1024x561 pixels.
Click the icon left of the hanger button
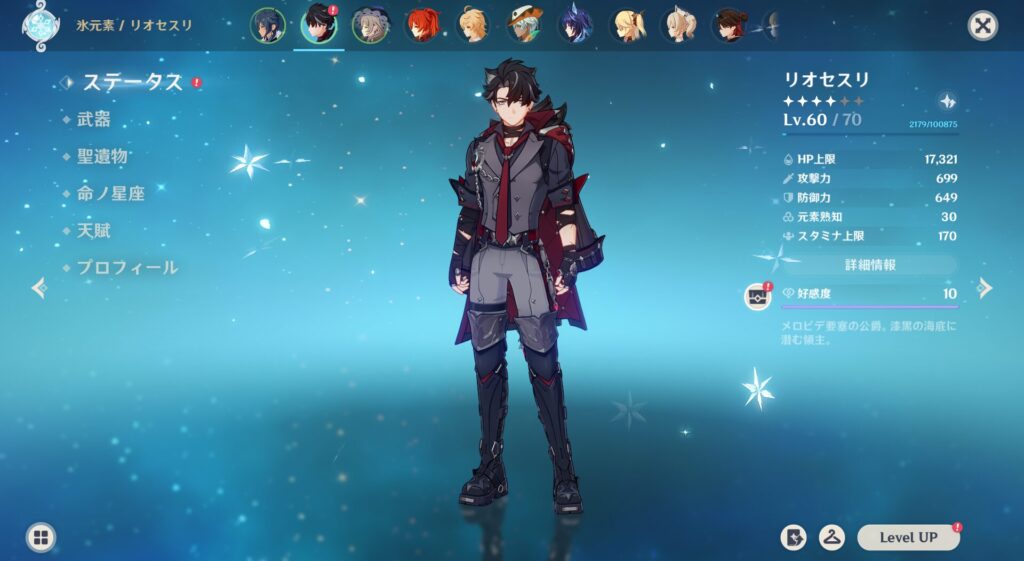point(793,537)
